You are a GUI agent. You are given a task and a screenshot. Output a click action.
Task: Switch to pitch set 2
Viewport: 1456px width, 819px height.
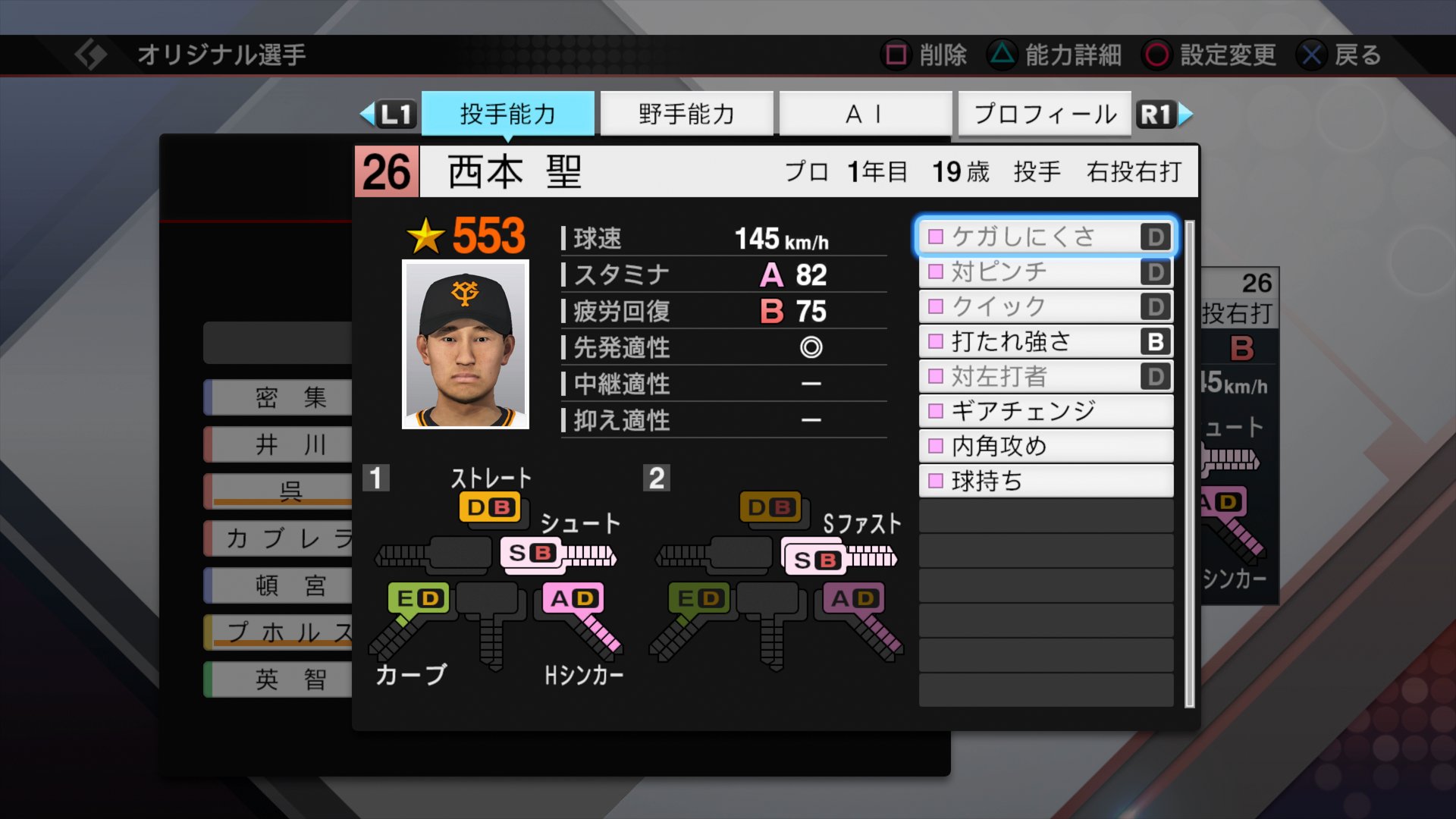point(657,478)
